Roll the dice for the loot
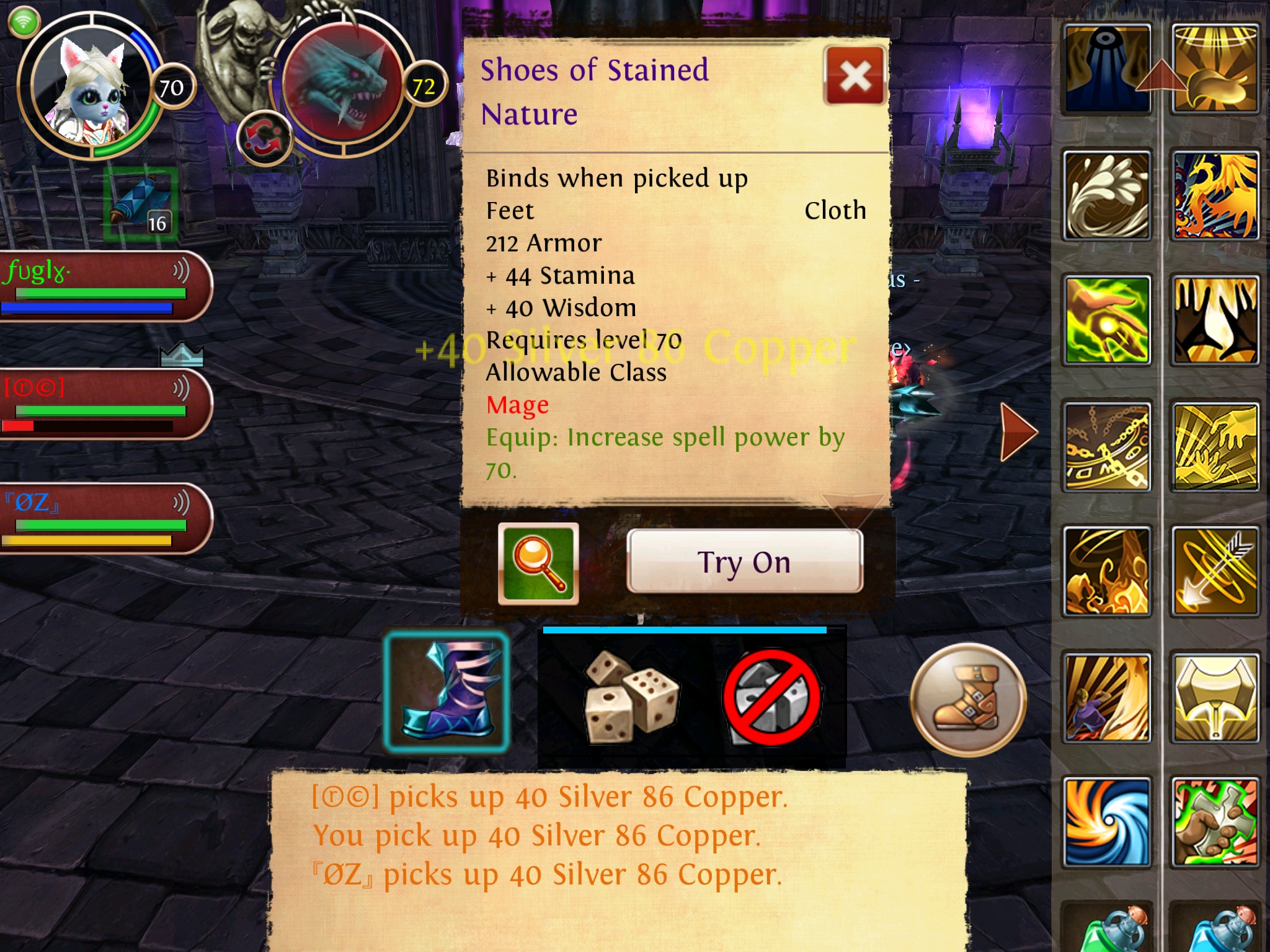1270x952 pixels. [x=629, y=697]
